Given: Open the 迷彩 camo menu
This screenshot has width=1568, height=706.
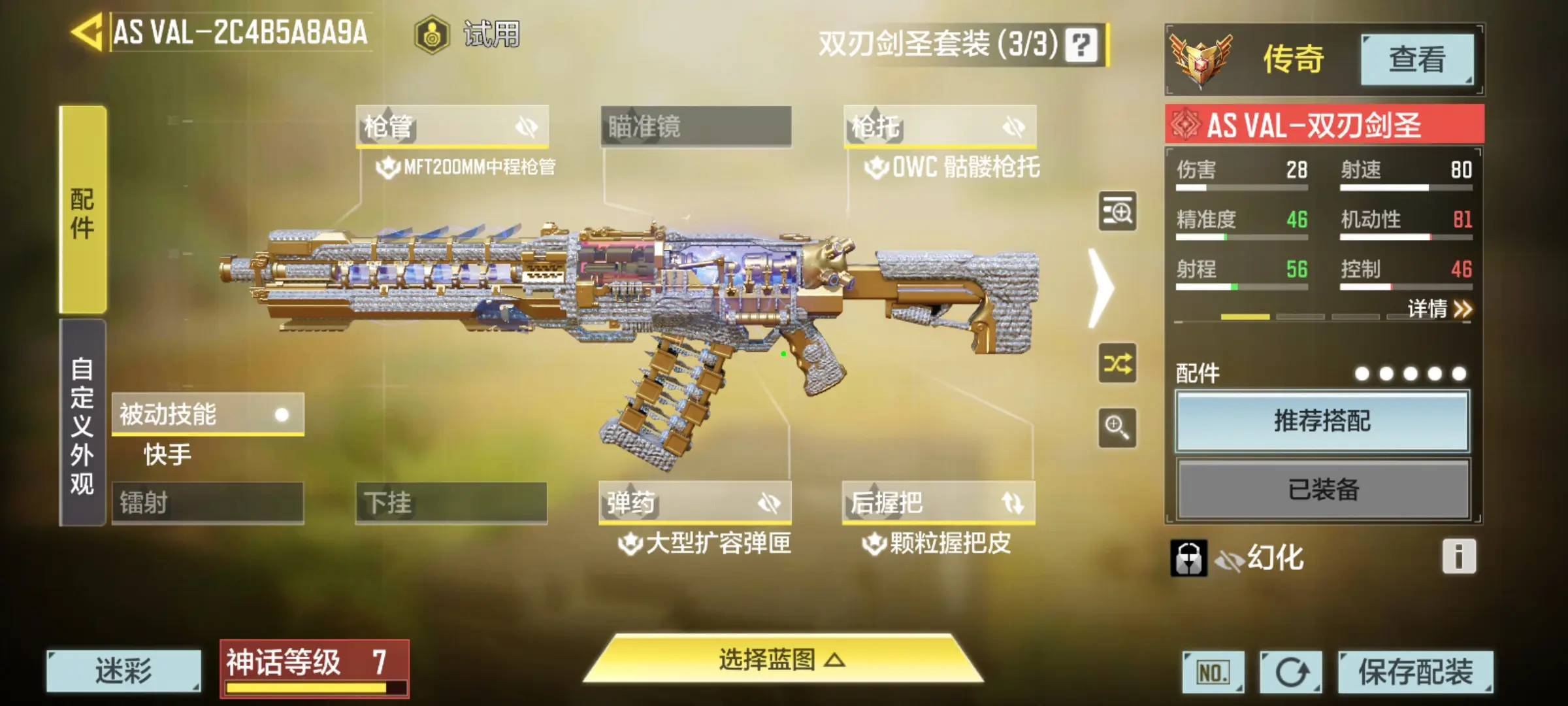Looking at the screenshot, I should pos(123,671).
